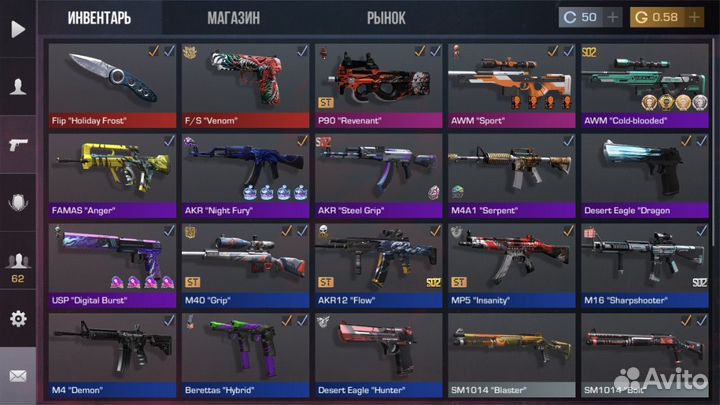Open the profile silhouette icon
This screenshot has height=405, width=720.
(x=17, y=87)
